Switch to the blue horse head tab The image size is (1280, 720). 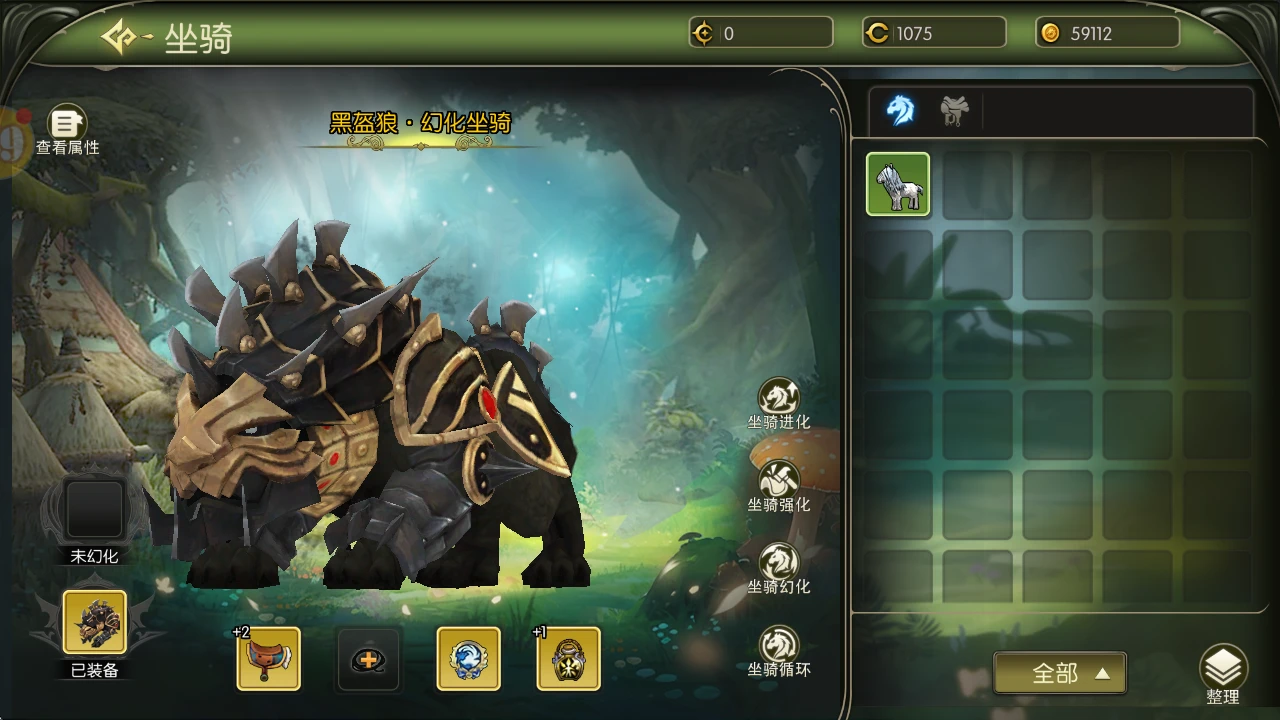click(900, 110)
